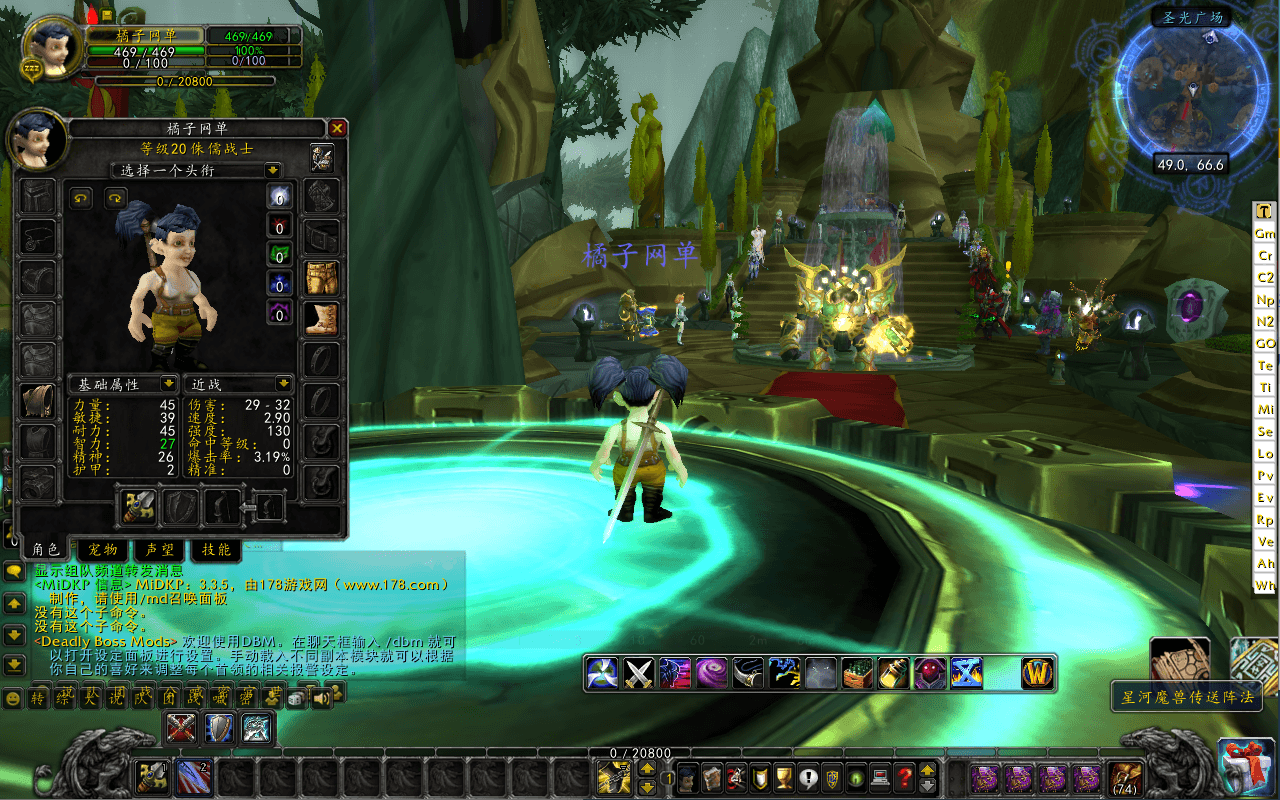This screenshot has height=800, width=1280.
Task: Select the equipped boots slot
Action: (322, 319)
